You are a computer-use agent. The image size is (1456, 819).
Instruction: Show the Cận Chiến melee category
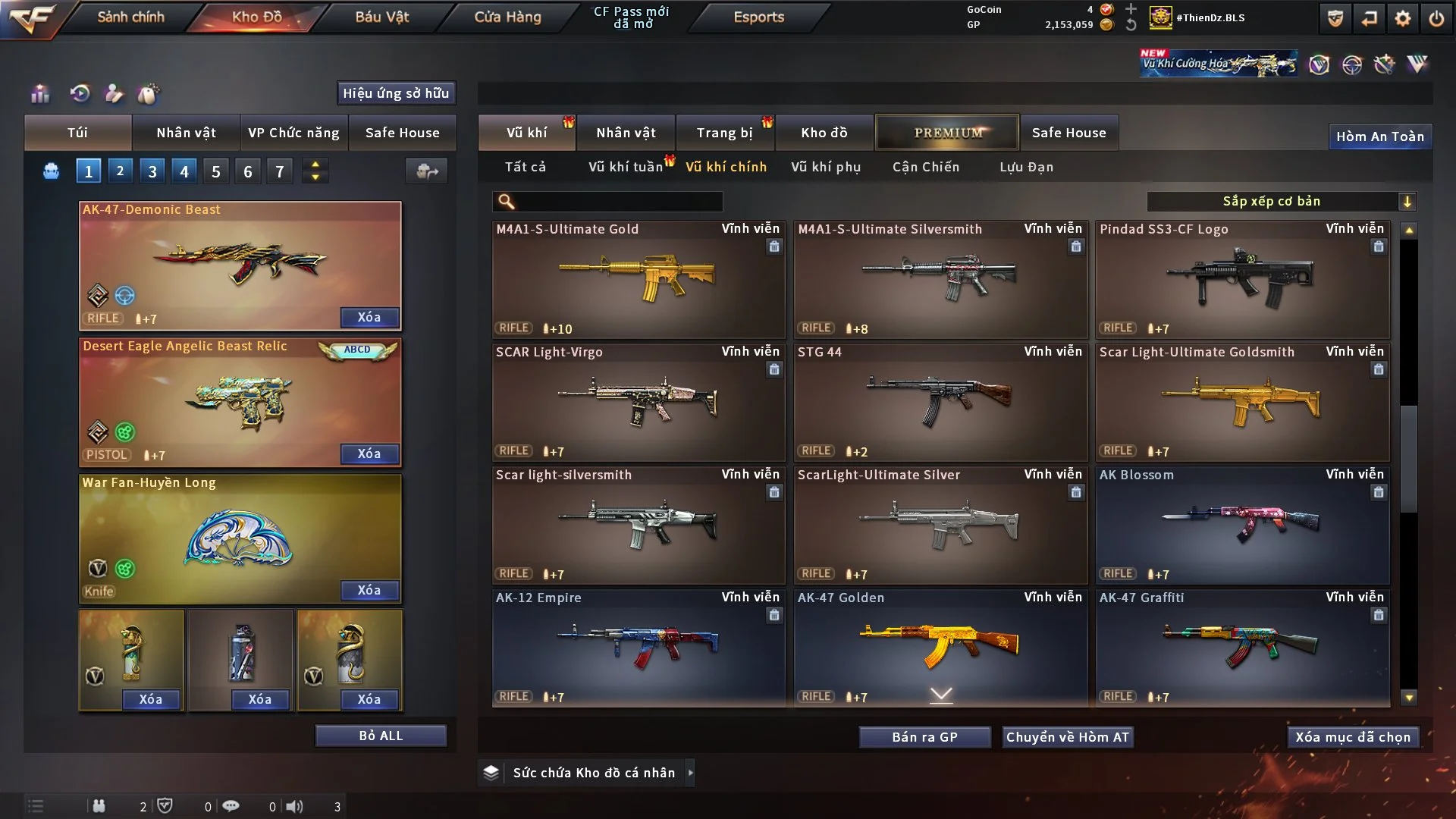click(x=926, y=167)
